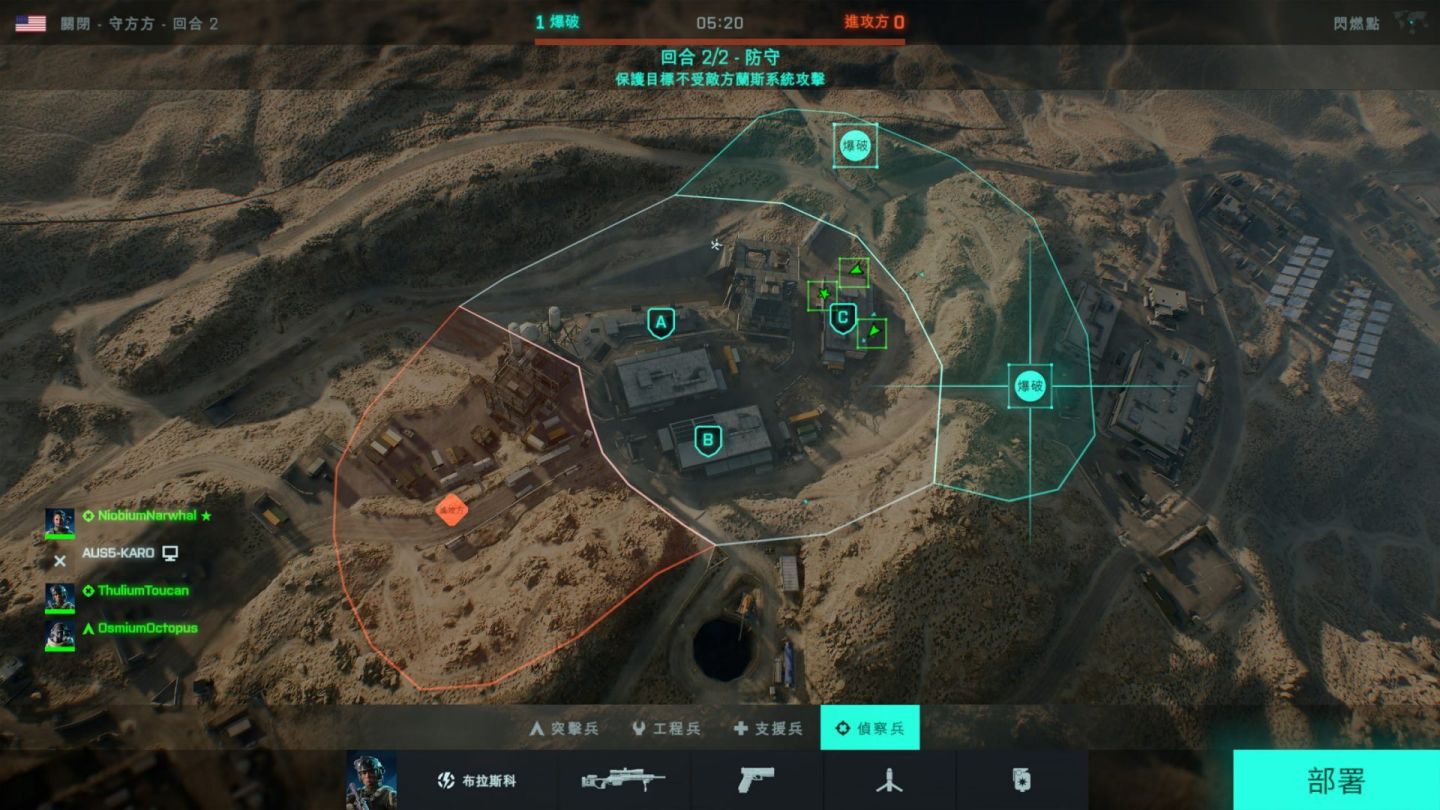Viewport: 1440px width, 810px height.
Task: Select objective A shield marker
Action: [659, 322]
